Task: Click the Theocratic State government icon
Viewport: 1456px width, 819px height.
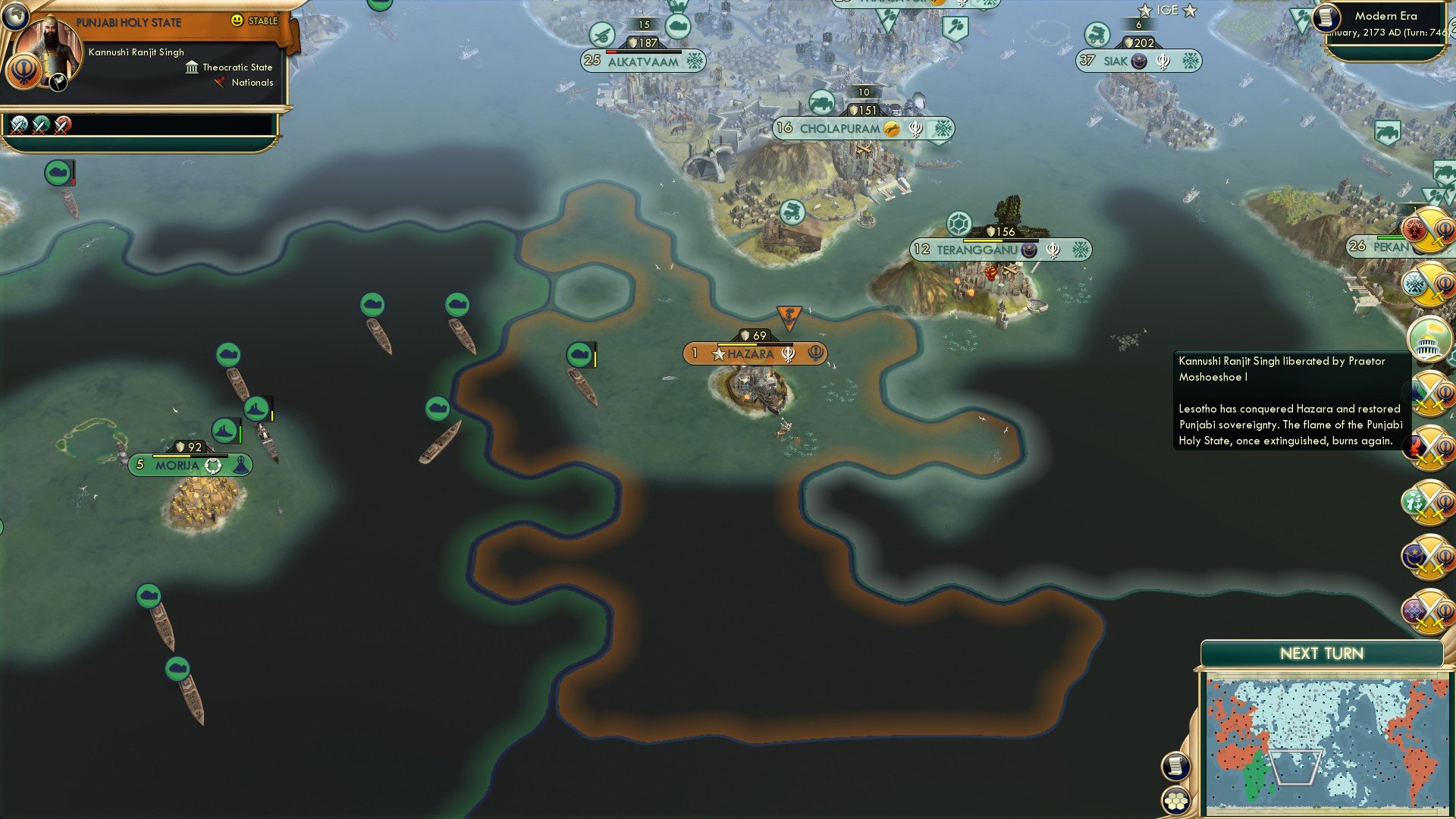Action: click(x=192, y=68)
